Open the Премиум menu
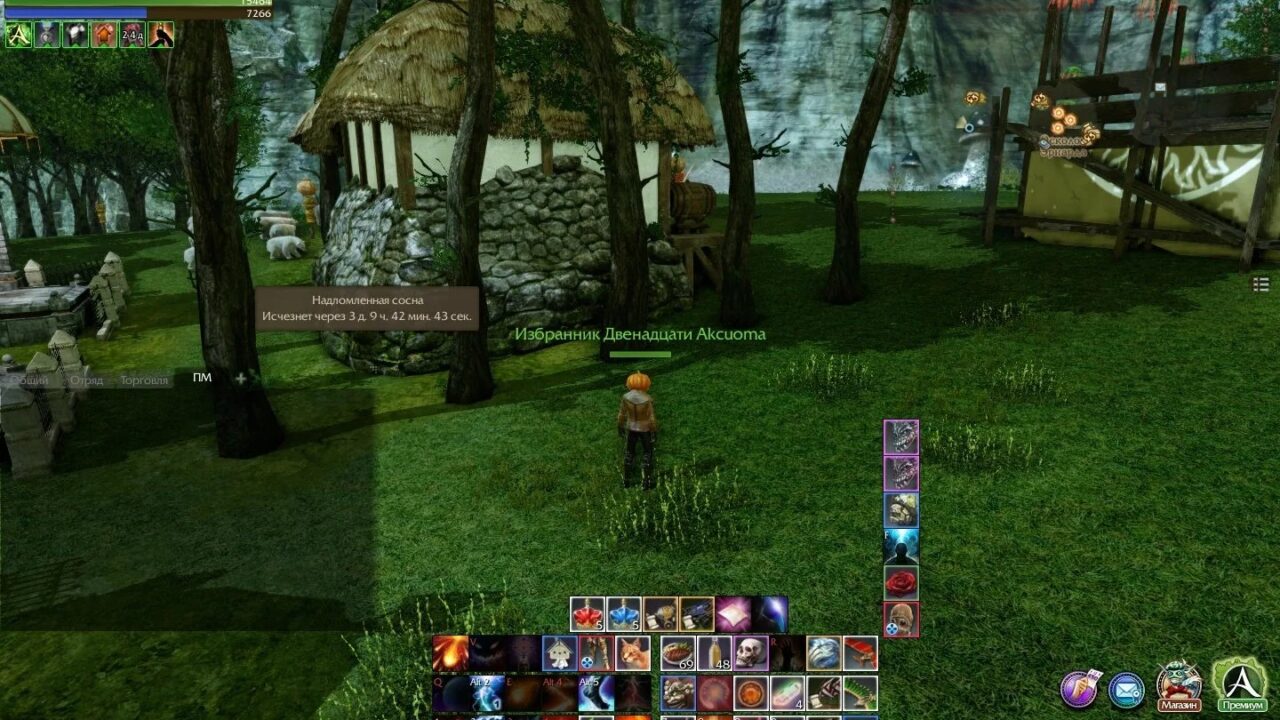The height and width of the screenshot is (720, 1280). (x=1240, y=685)
